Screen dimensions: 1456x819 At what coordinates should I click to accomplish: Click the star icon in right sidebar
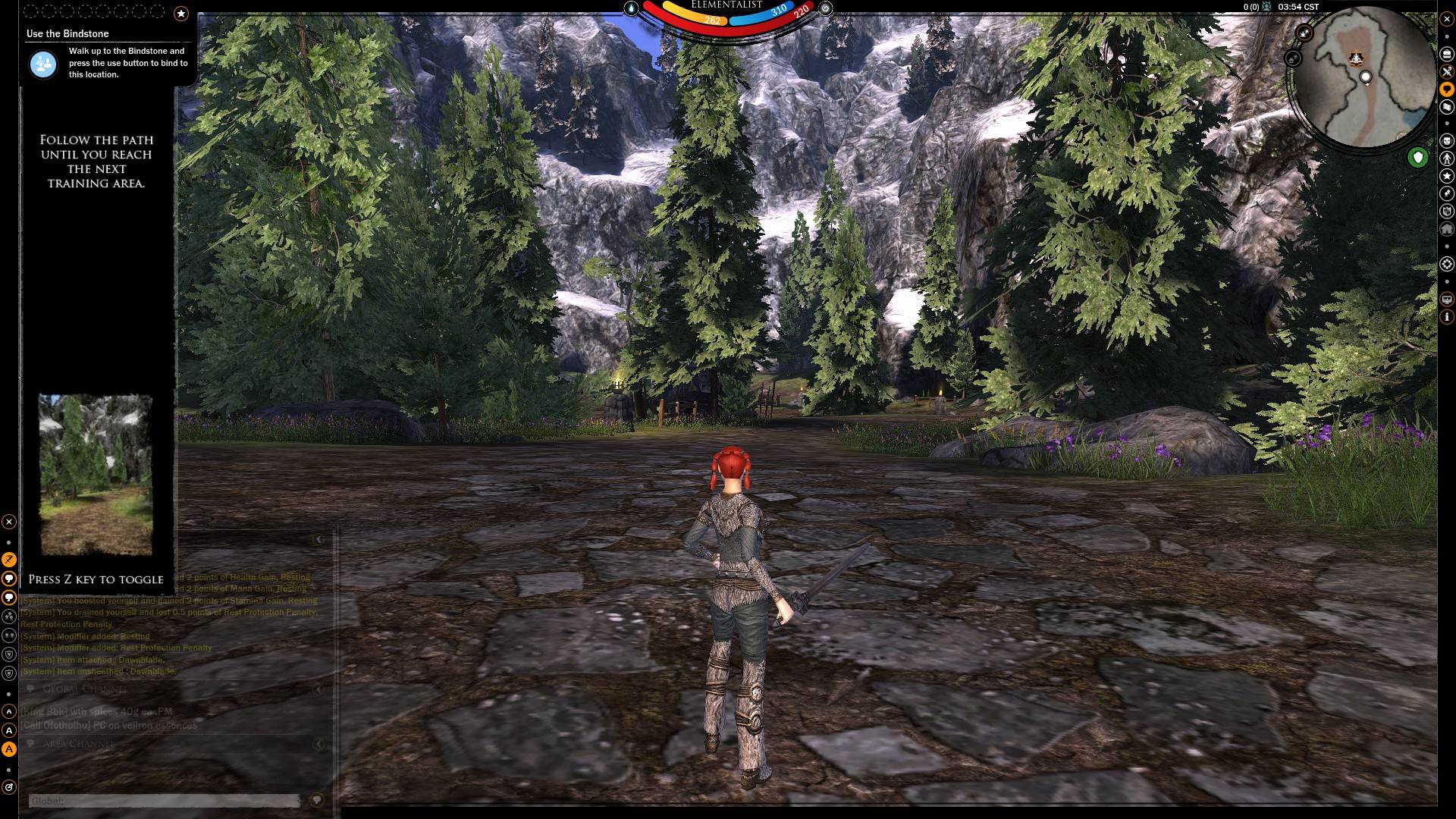coord(1447,176)
